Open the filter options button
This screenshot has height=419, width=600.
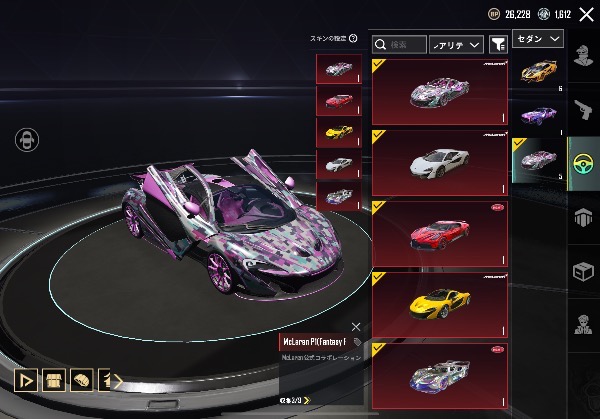tap(497, 45)
